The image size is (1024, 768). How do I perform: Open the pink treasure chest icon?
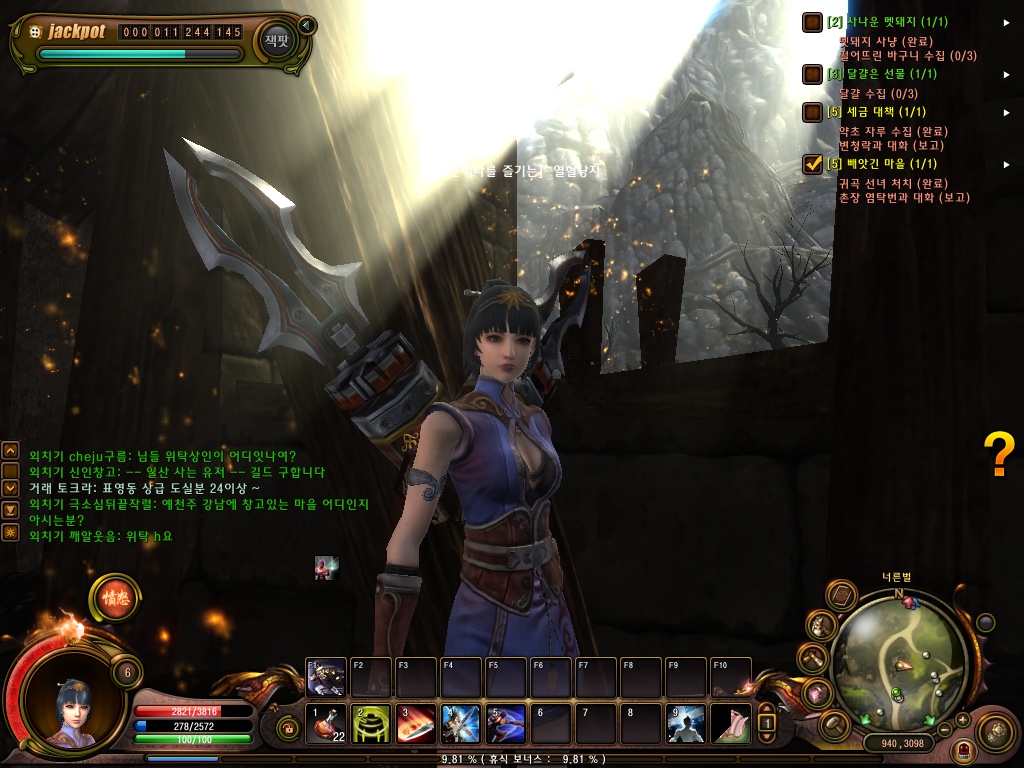tap(818, 692)
